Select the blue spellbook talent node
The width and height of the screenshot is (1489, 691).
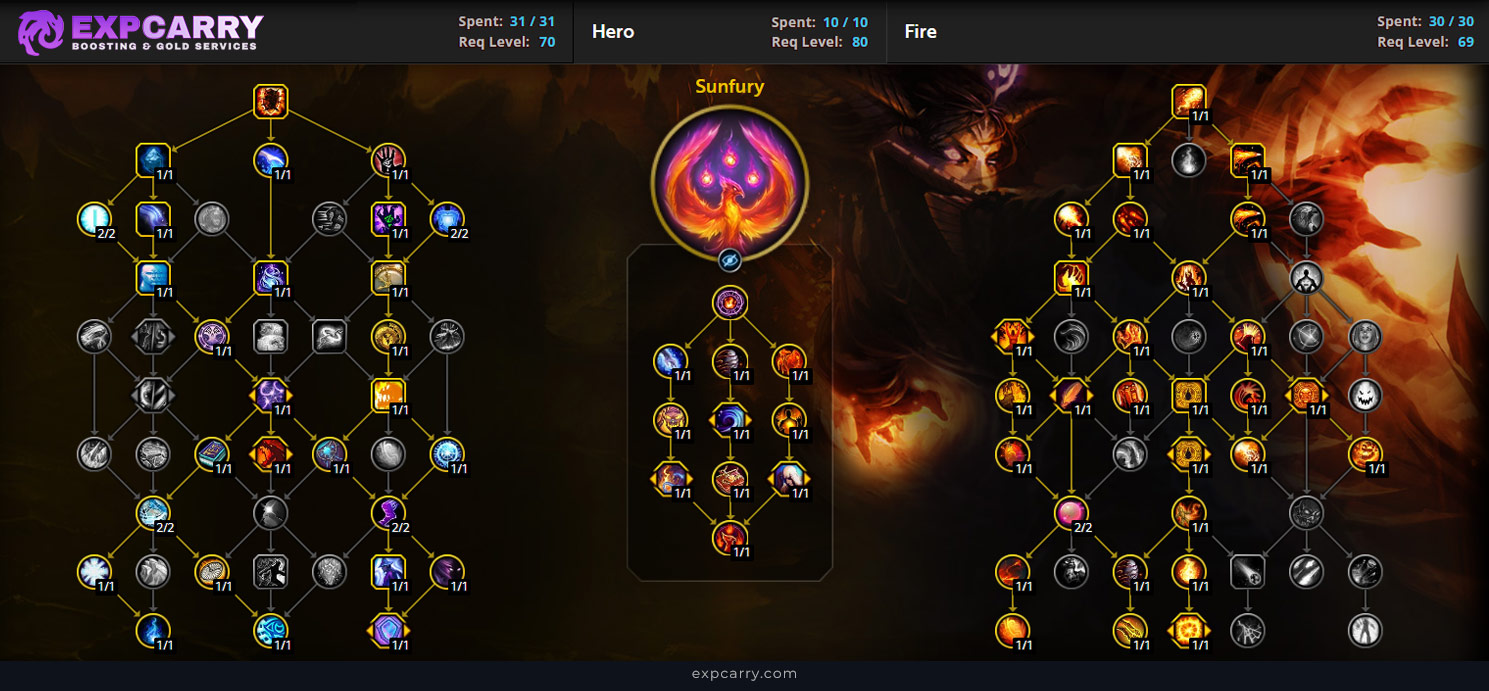(x=212, y=454)
